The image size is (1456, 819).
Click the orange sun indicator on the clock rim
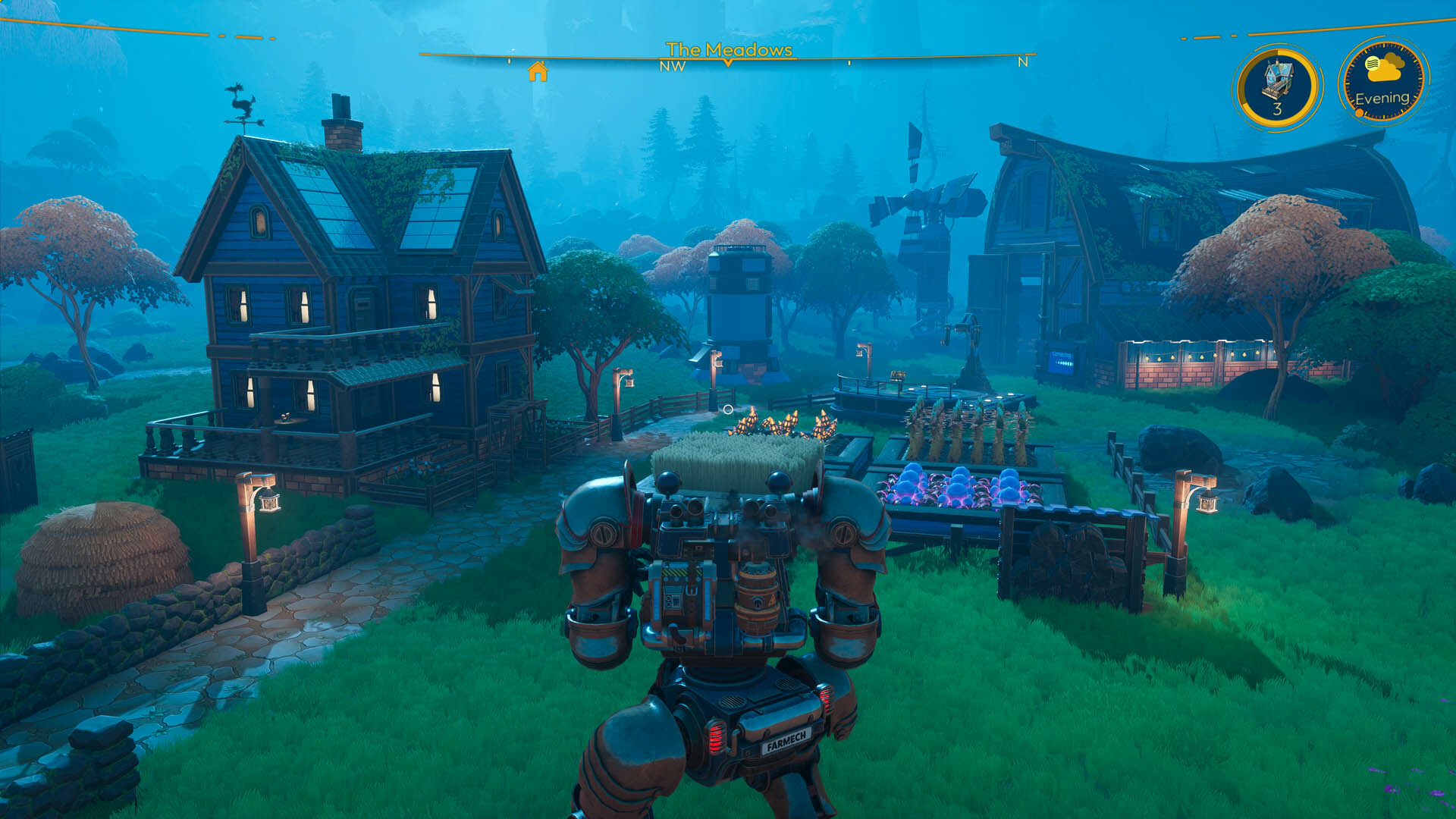1359,112
